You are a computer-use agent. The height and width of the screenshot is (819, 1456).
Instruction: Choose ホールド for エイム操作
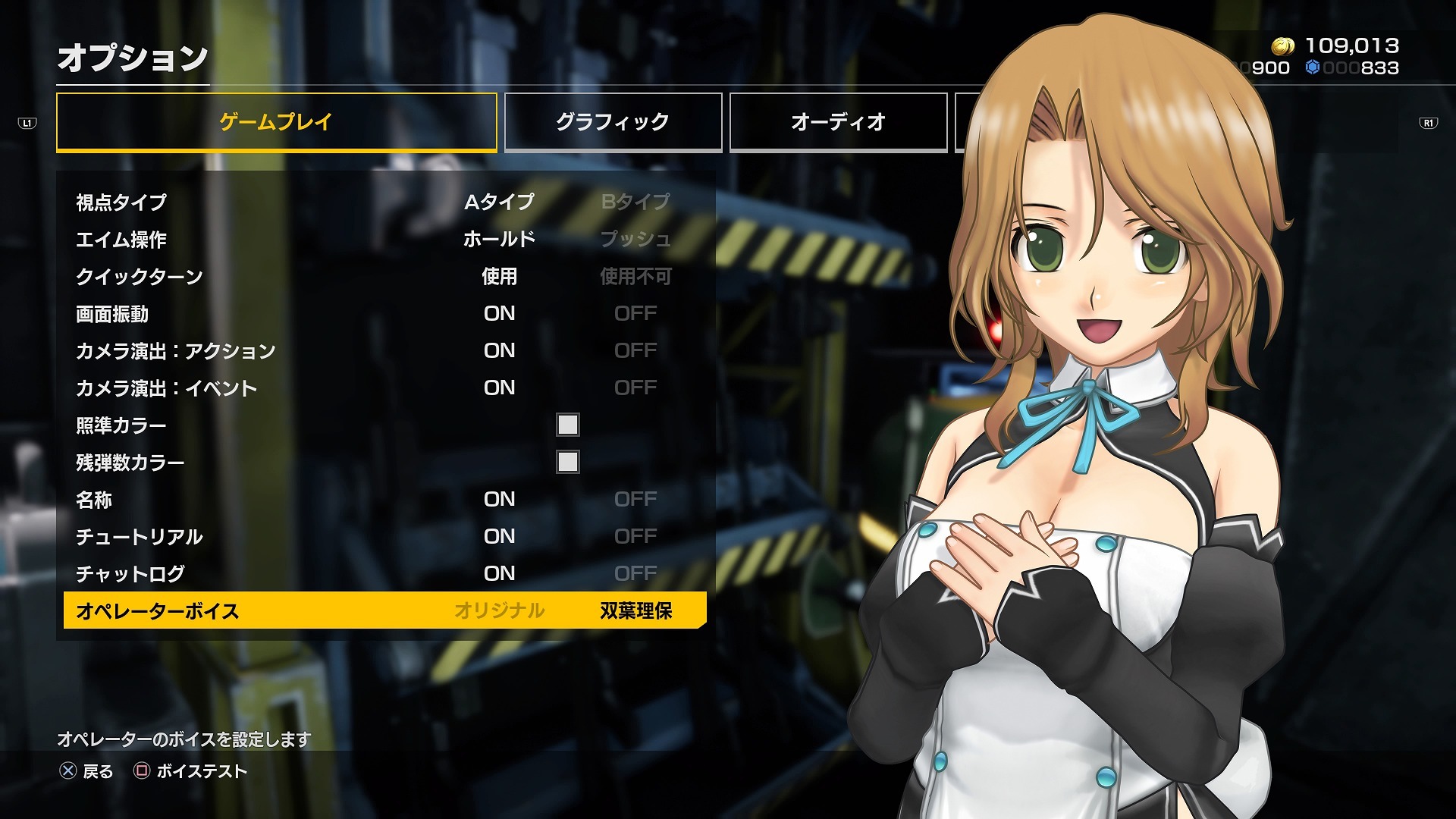point(499,239)
